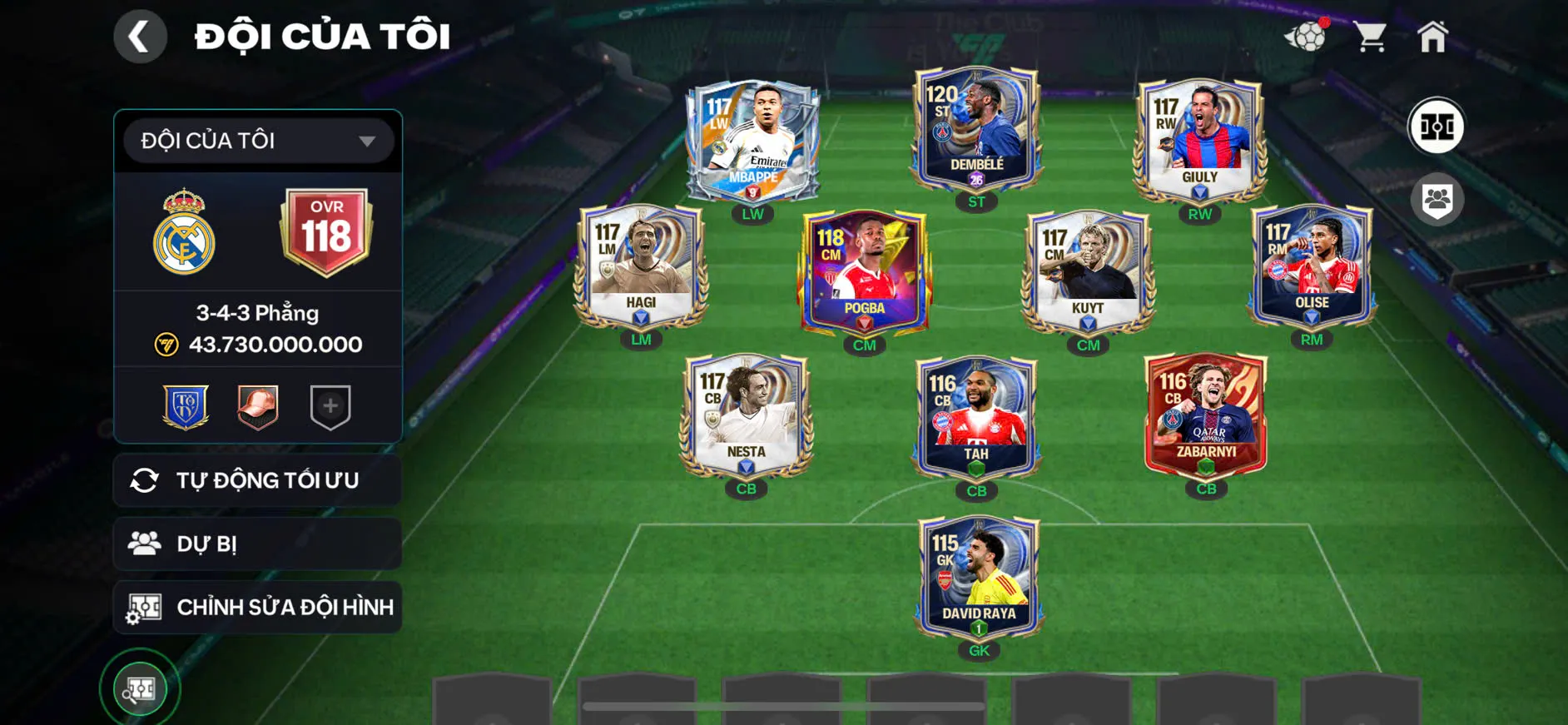Select Dembélé's ST player card
Screen dimensions: 1568x725
(976, 129)
